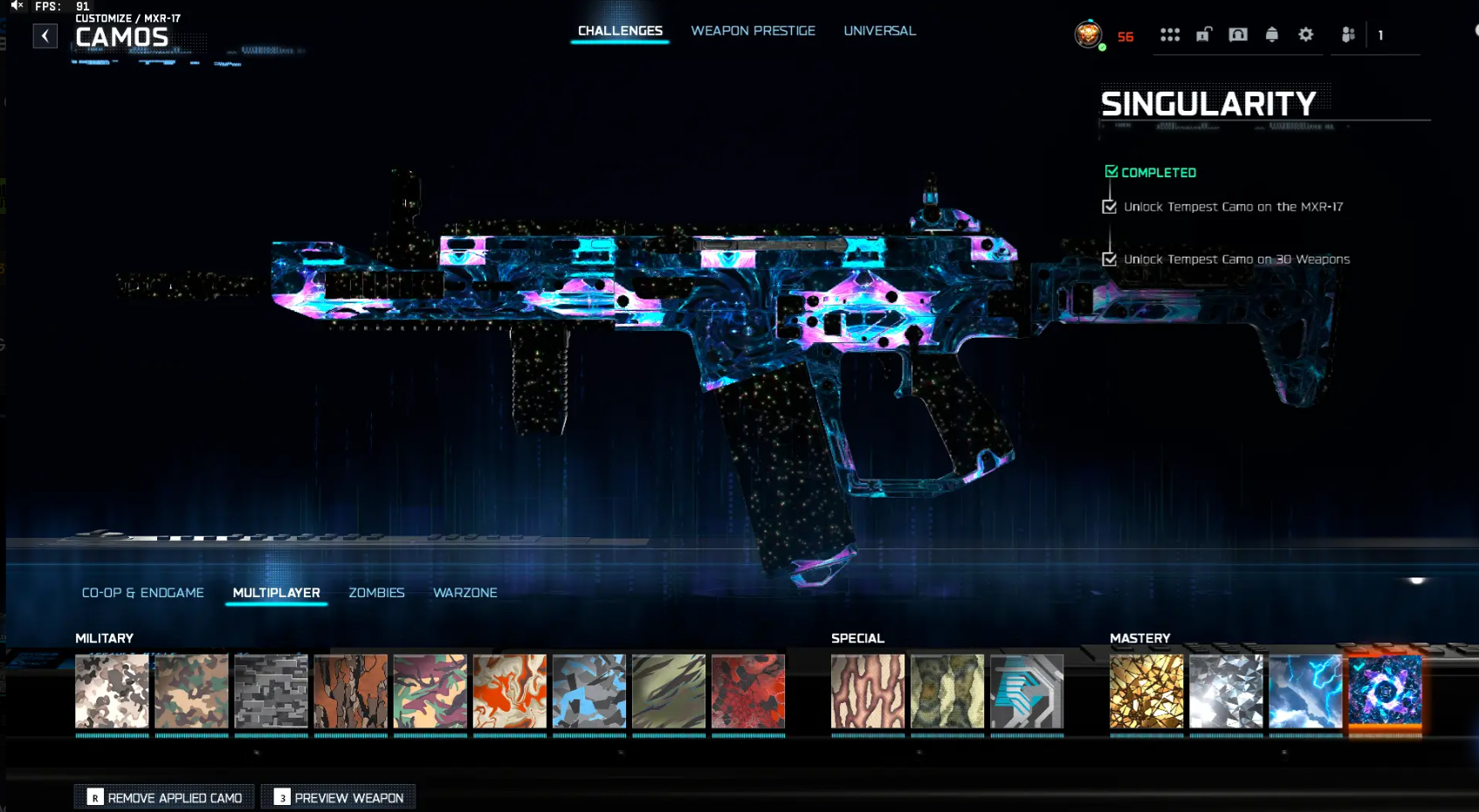This screenshot has width=1479, height=812.
Task: Open the settings gear icon
Action: [1306, 35]
